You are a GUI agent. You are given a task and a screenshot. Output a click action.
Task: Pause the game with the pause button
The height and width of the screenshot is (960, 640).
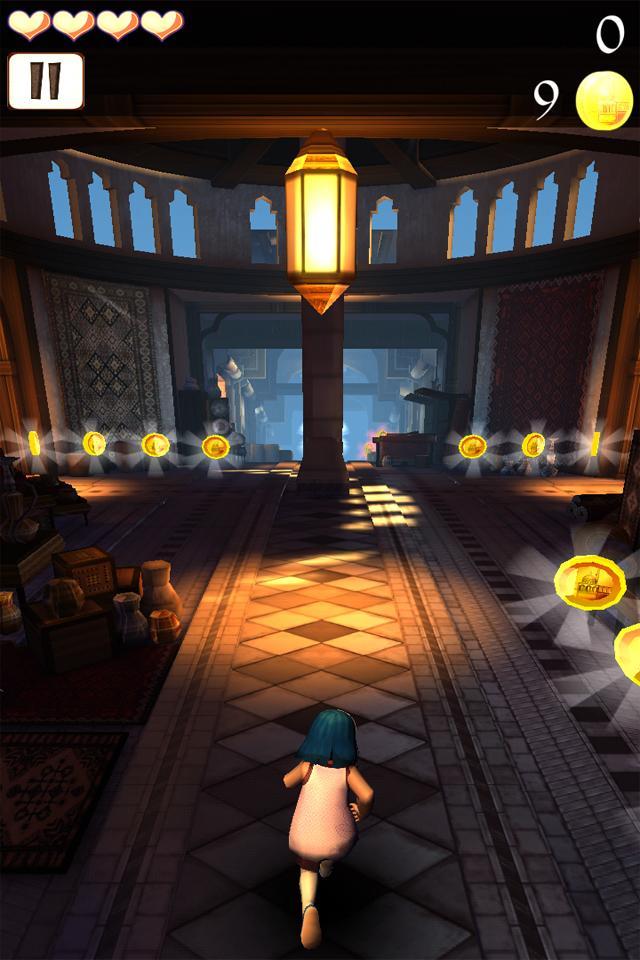(46, 82)
